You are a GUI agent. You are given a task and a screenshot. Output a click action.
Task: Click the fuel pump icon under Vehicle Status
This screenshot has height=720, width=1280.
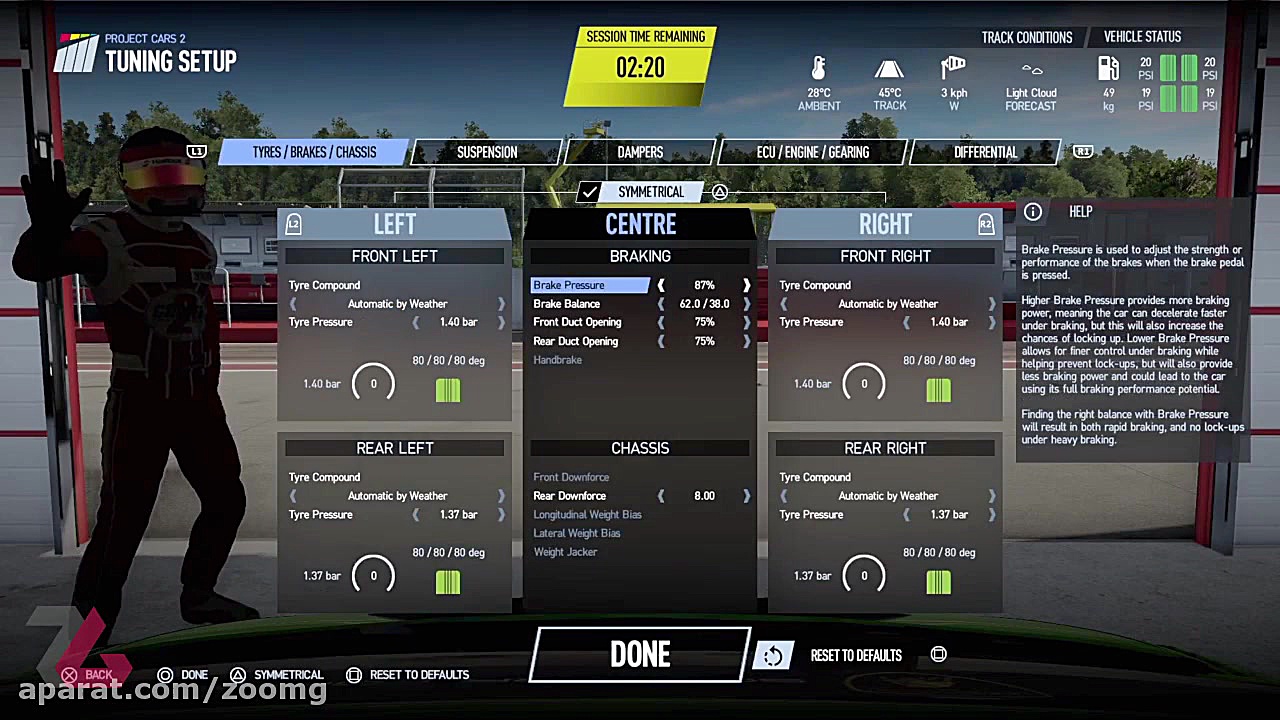coord(1109,68)
